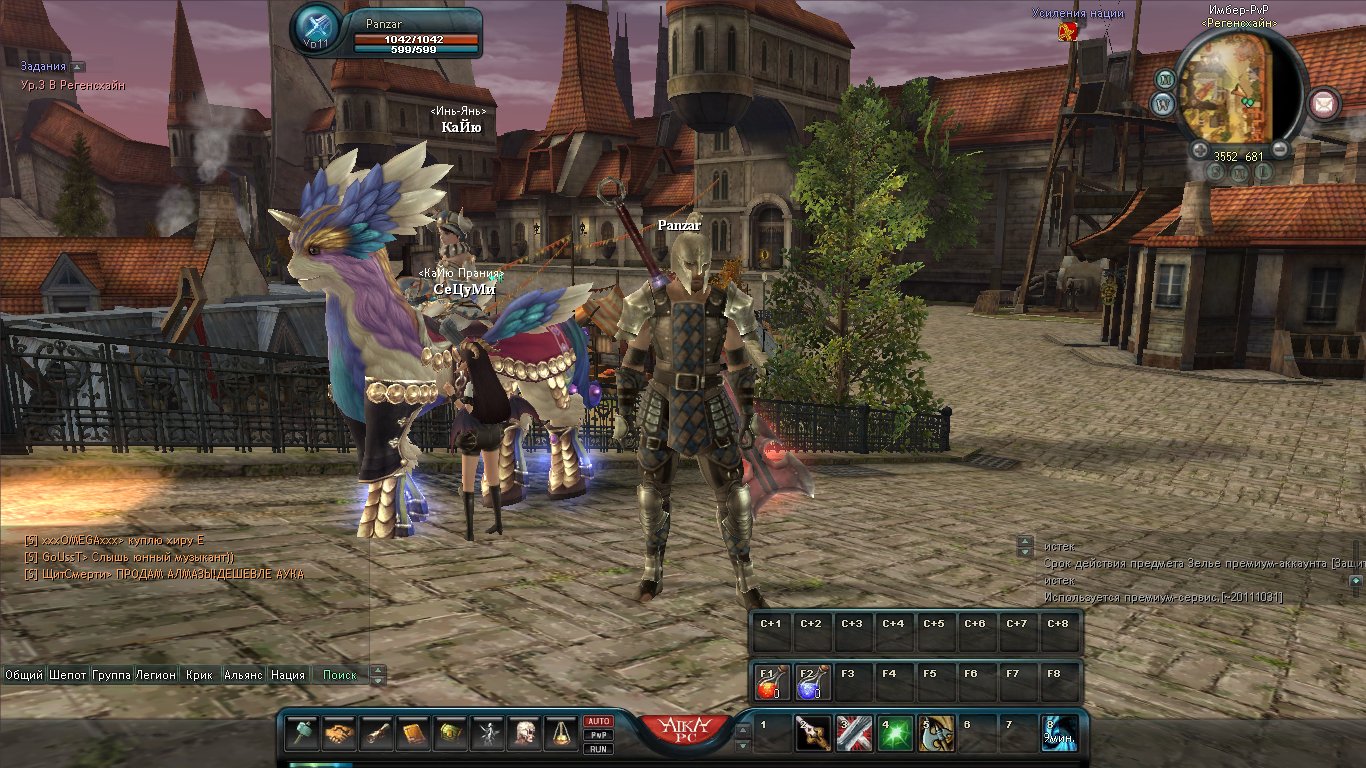Open the mail envelope beside the minimap

pyautogui.click(x=1325, y=102)
